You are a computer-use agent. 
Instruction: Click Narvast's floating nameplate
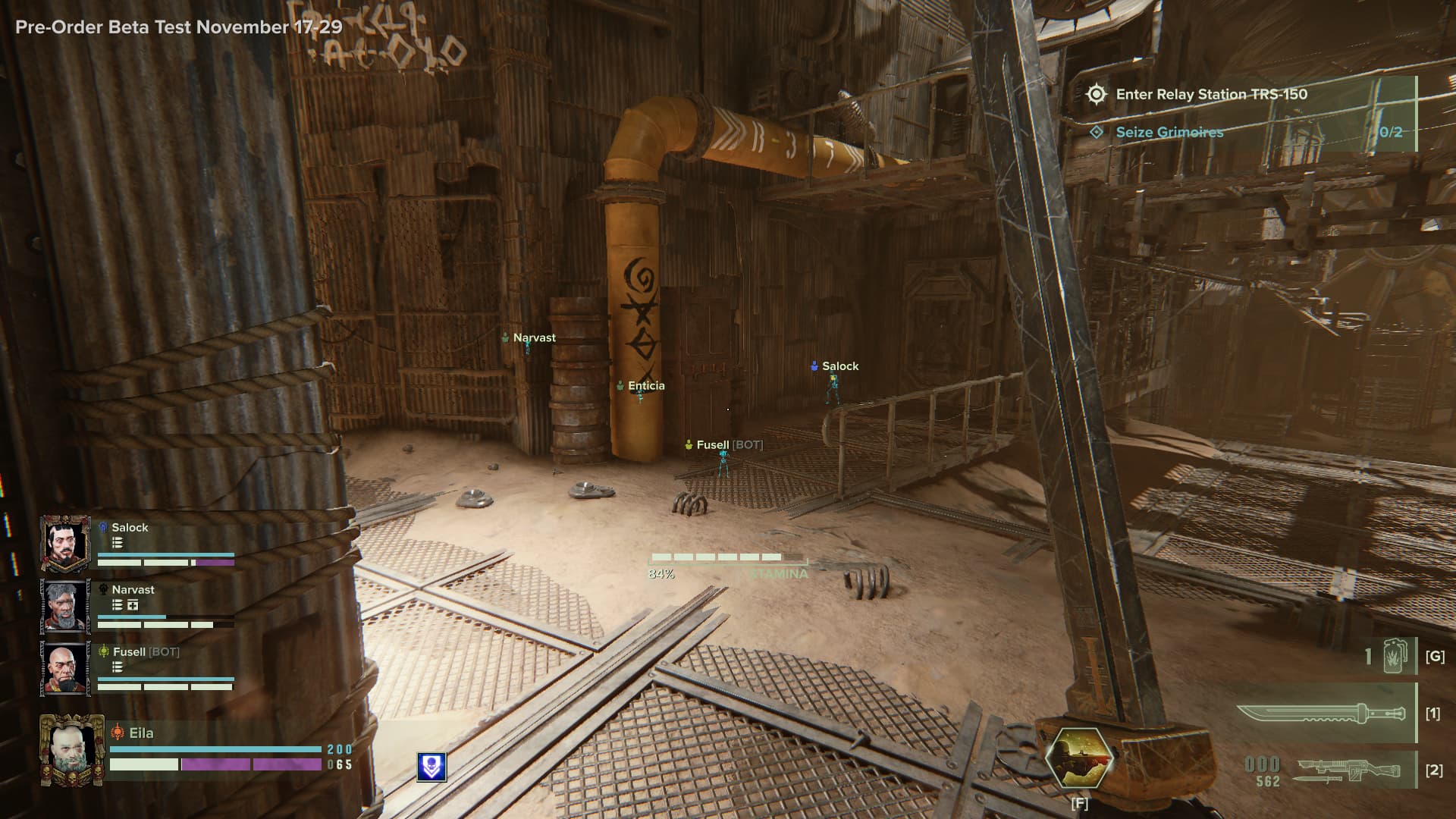[x=534, y=338]
